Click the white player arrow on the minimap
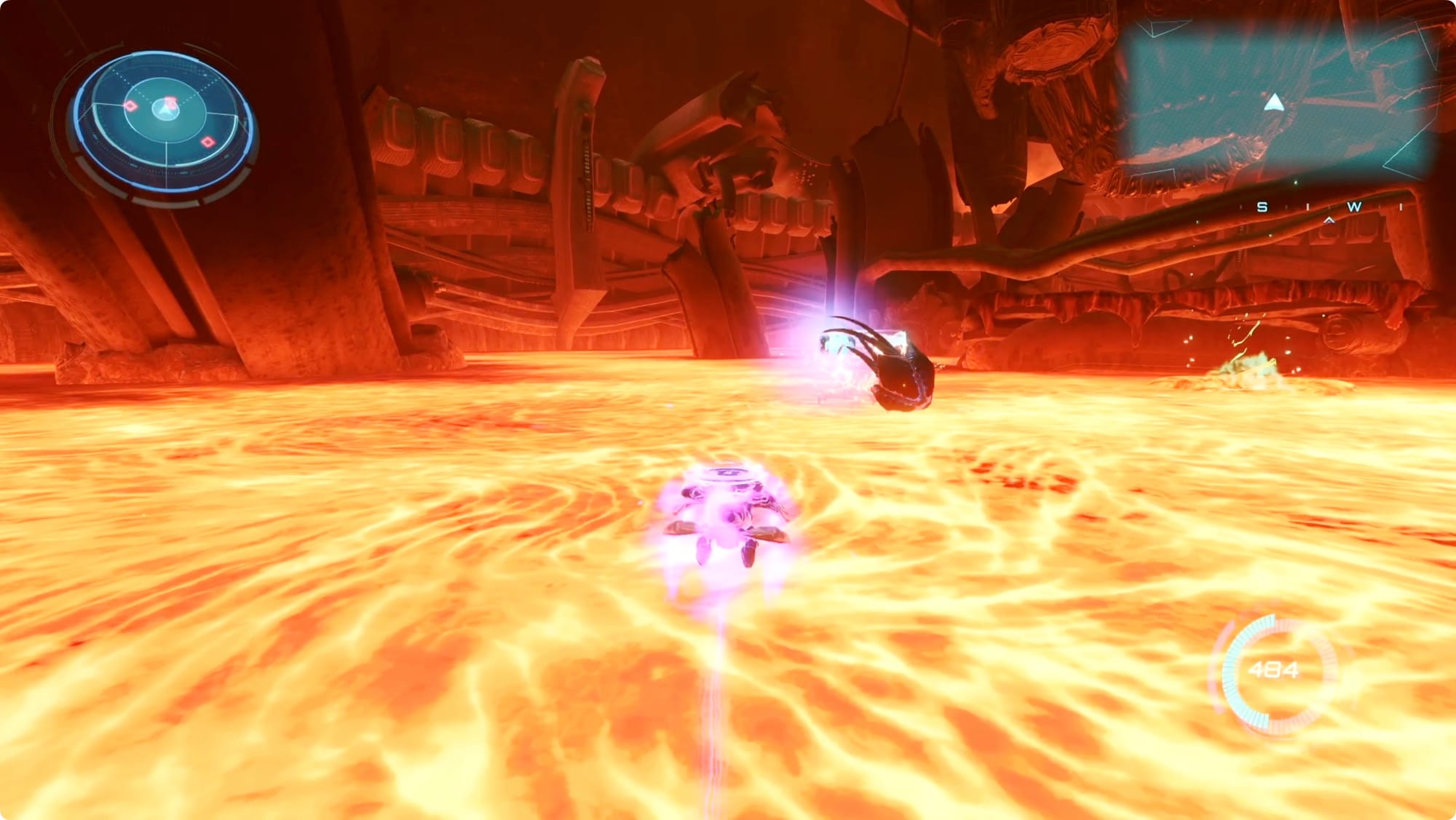Screen dimensions: 1456x820 click(1273, 103)
